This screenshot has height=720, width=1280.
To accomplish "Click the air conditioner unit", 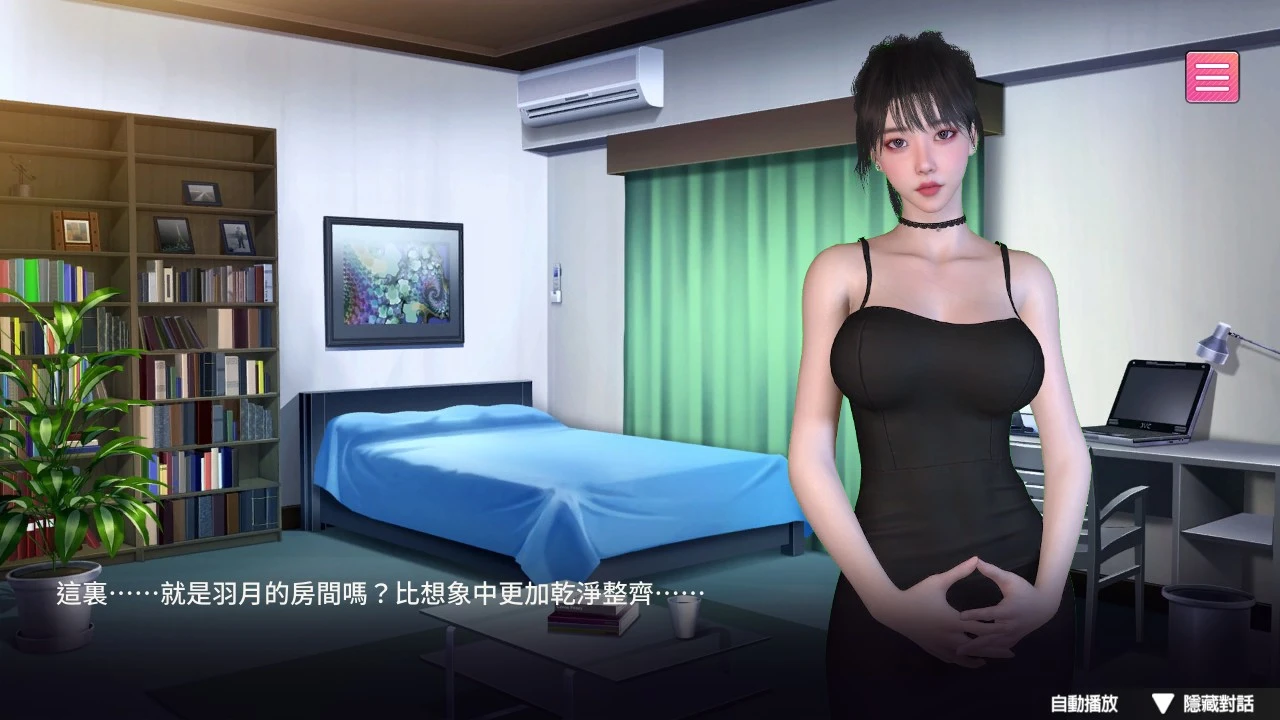I will pos(592,90).
